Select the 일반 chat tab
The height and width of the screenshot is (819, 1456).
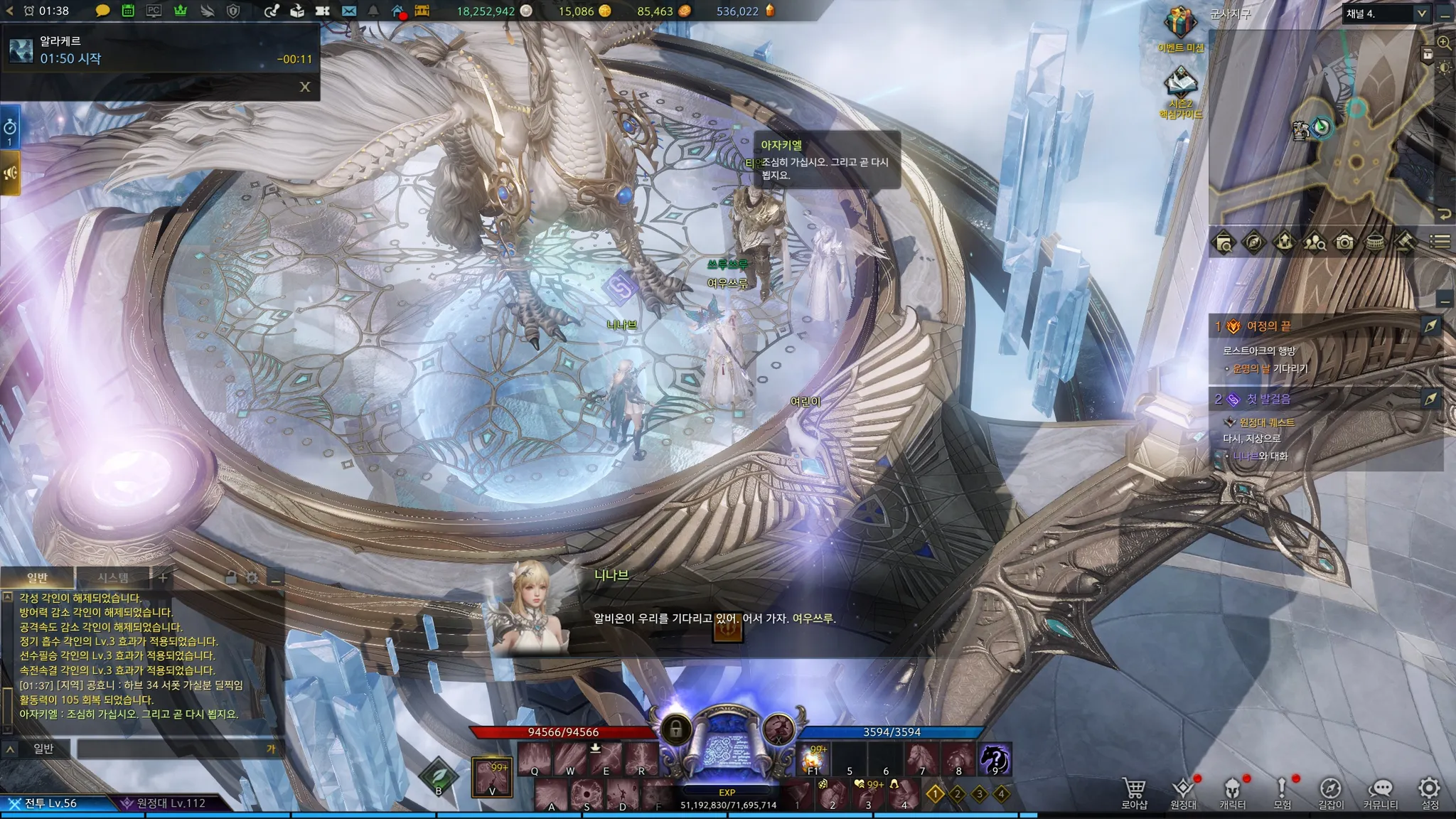[x=37, y=577]
